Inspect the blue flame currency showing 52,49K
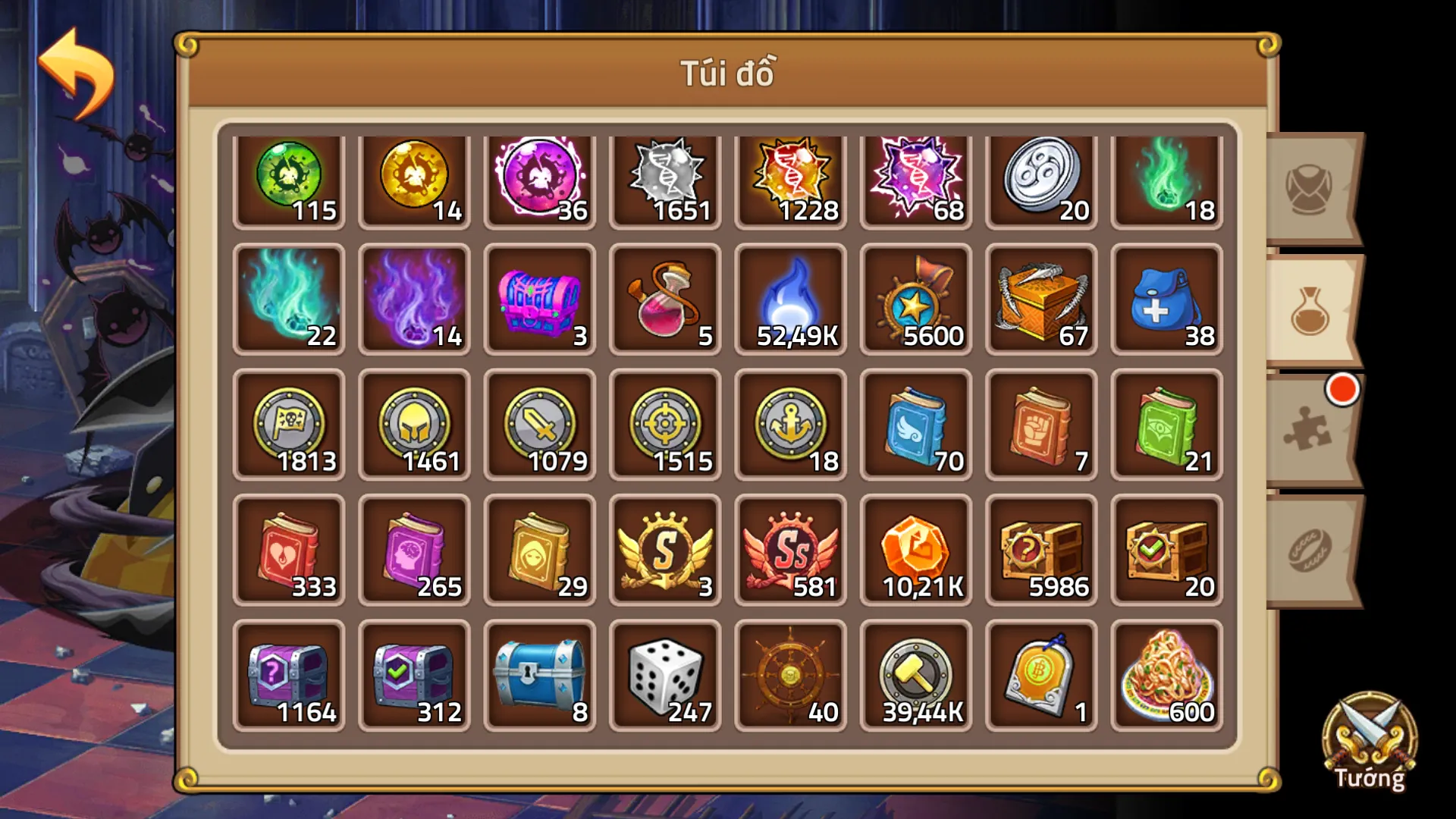 790,300
